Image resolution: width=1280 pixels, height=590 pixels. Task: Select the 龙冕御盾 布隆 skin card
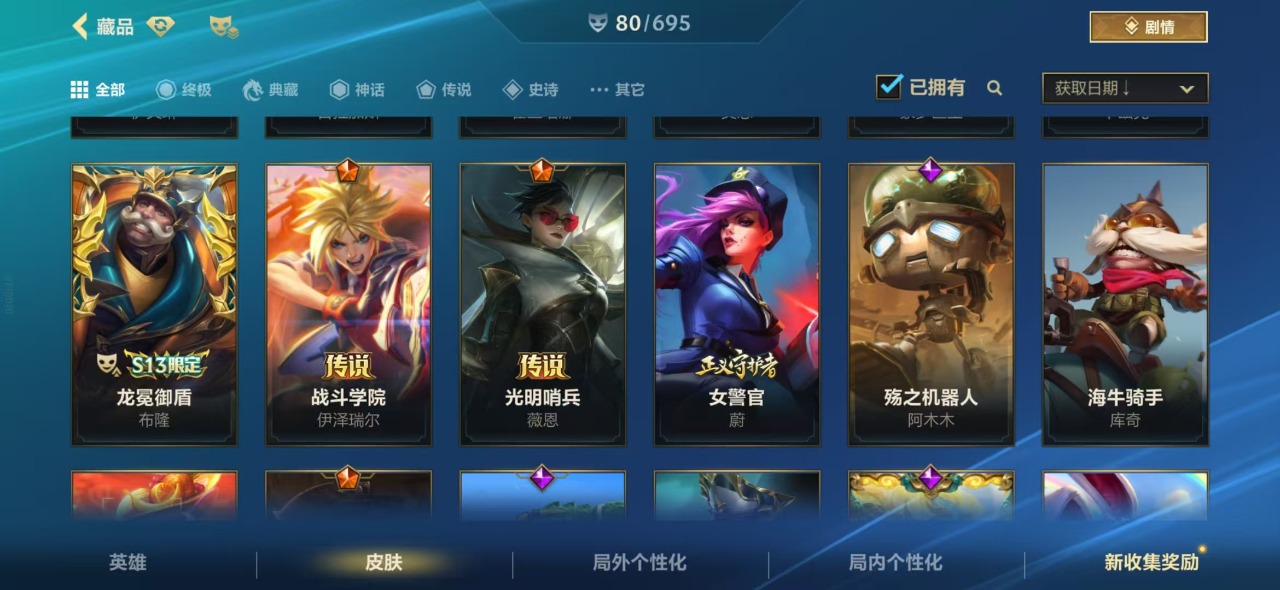pyautogui.click(x=154, y=304)
